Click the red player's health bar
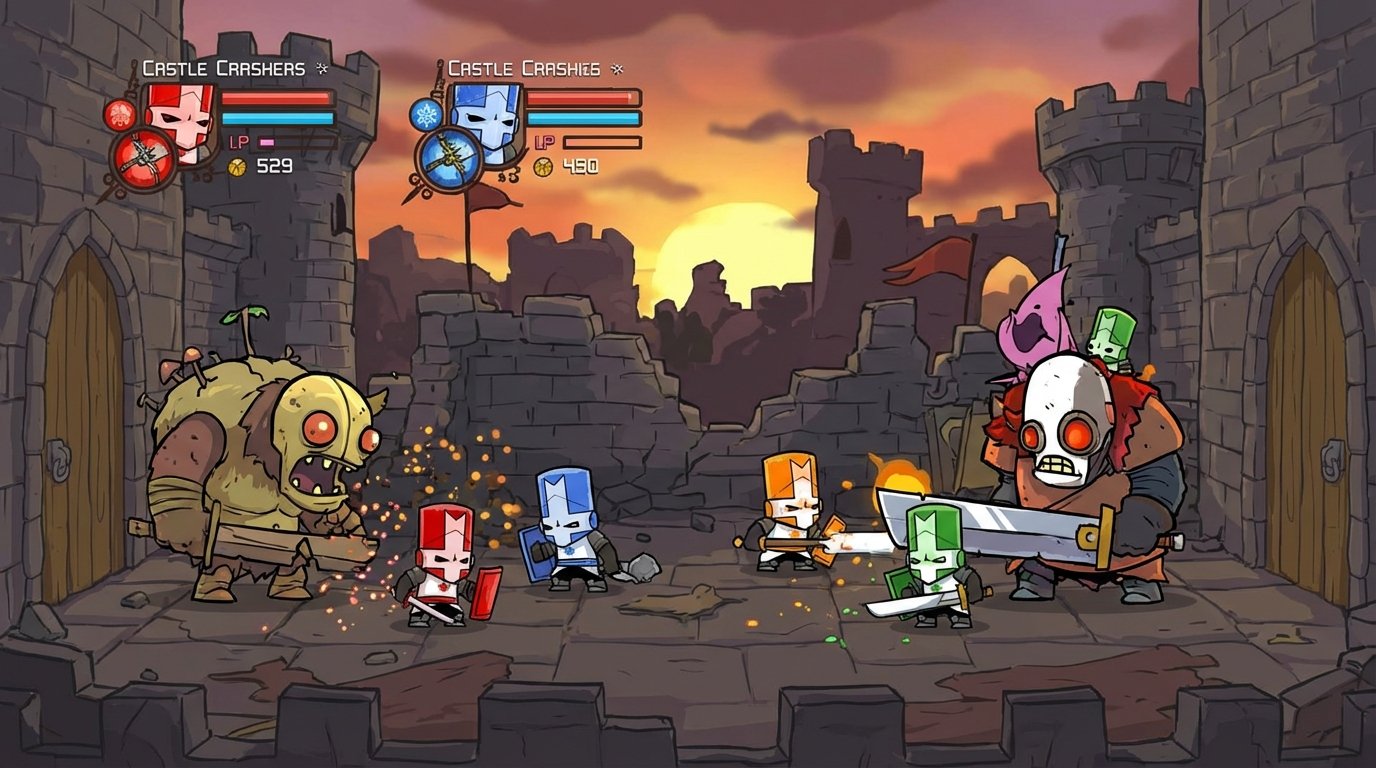The image size is (1376, 768). click(276, 99)
